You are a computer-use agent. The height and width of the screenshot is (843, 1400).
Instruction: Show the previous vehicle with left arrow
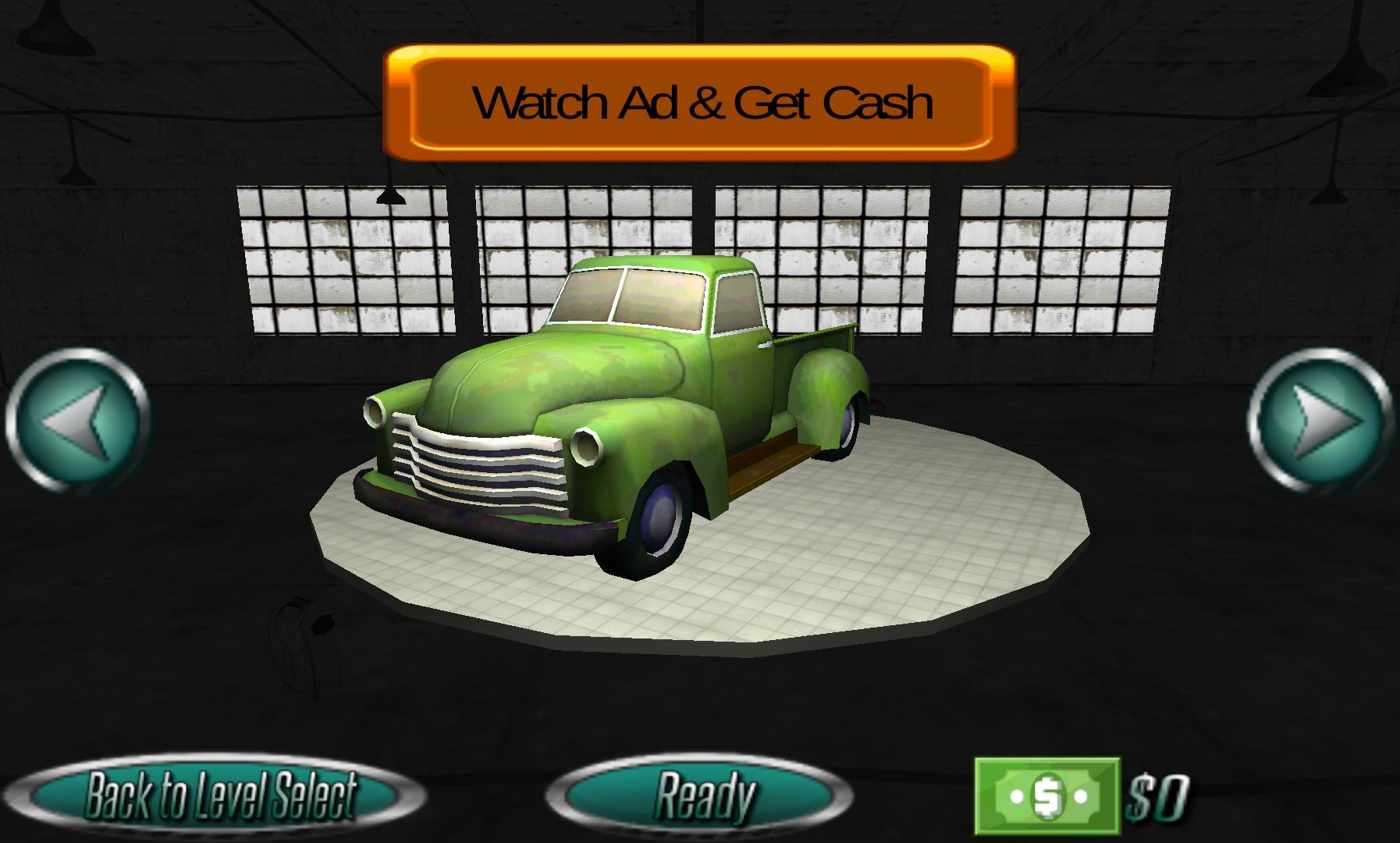coord(77,421)
